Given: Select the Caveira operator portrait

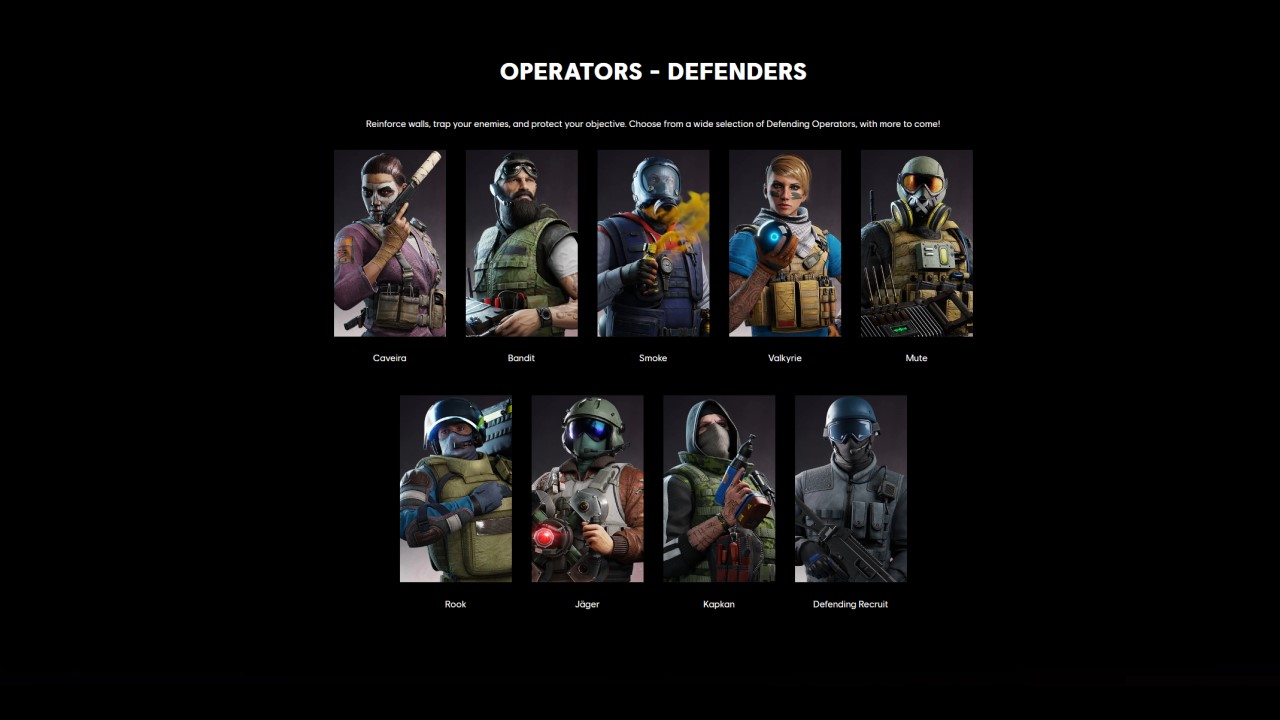Looking at the screenshot, I should click(x=389, y=243).
